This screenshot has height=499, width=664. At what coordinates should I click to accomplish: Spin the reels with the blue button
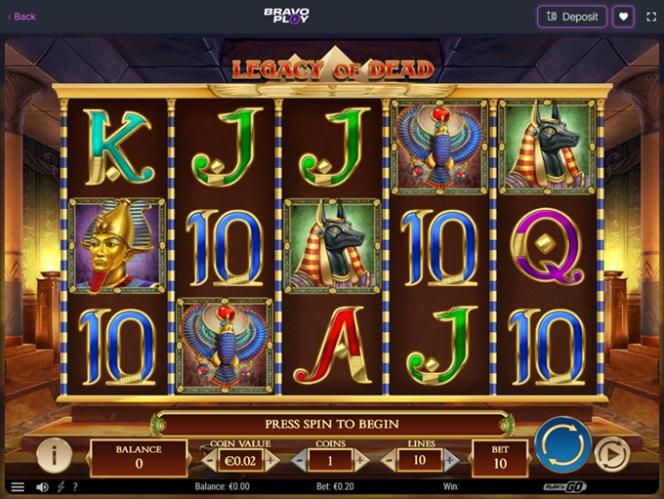coord(562,445)
